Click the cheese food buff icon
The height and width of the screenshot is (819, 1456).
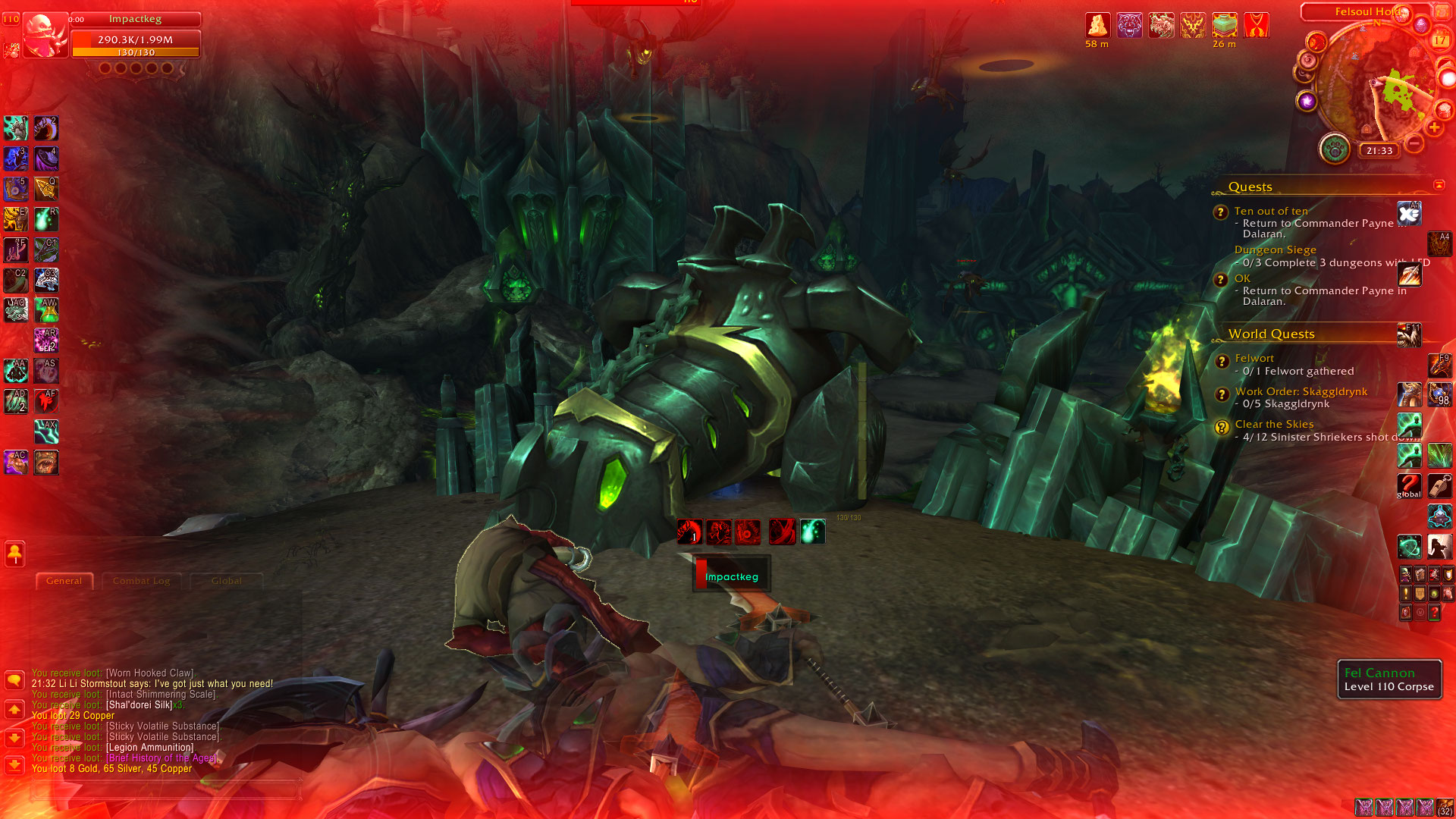pyautogui.click(x=1097, y=25)
